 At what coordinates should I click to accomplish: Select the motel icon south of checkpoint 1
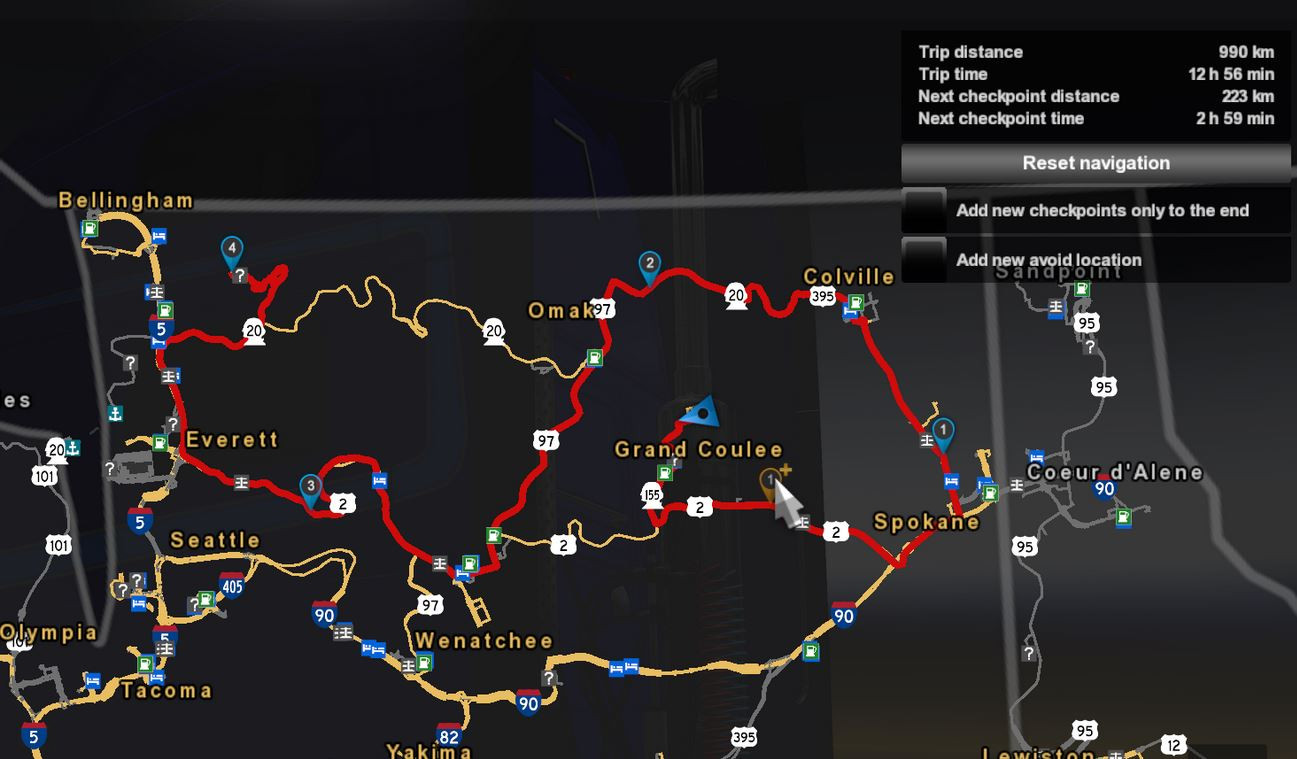point(951,481)
